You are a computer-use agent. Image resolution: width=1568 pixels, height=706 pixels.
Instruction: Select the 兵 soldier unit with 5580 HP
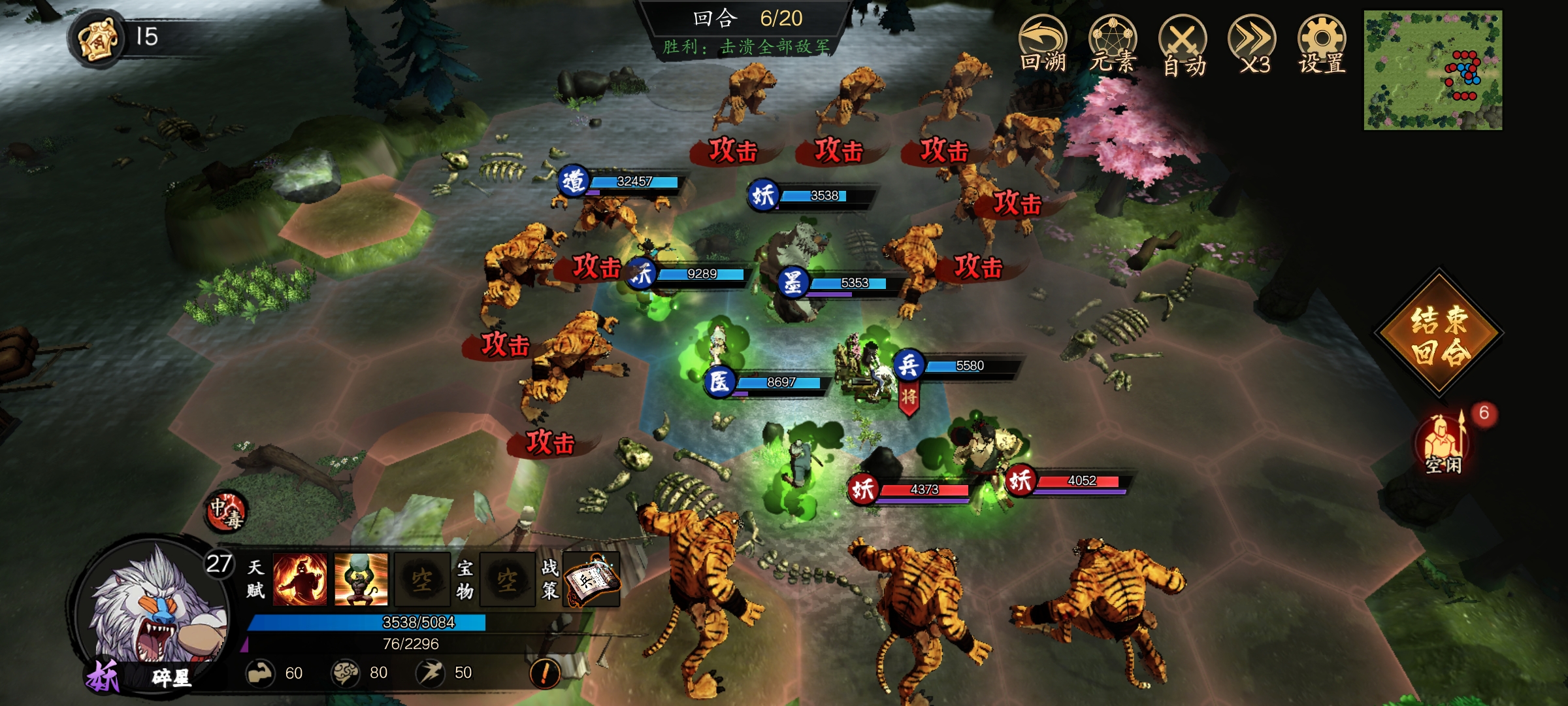(x=909, y=365)
